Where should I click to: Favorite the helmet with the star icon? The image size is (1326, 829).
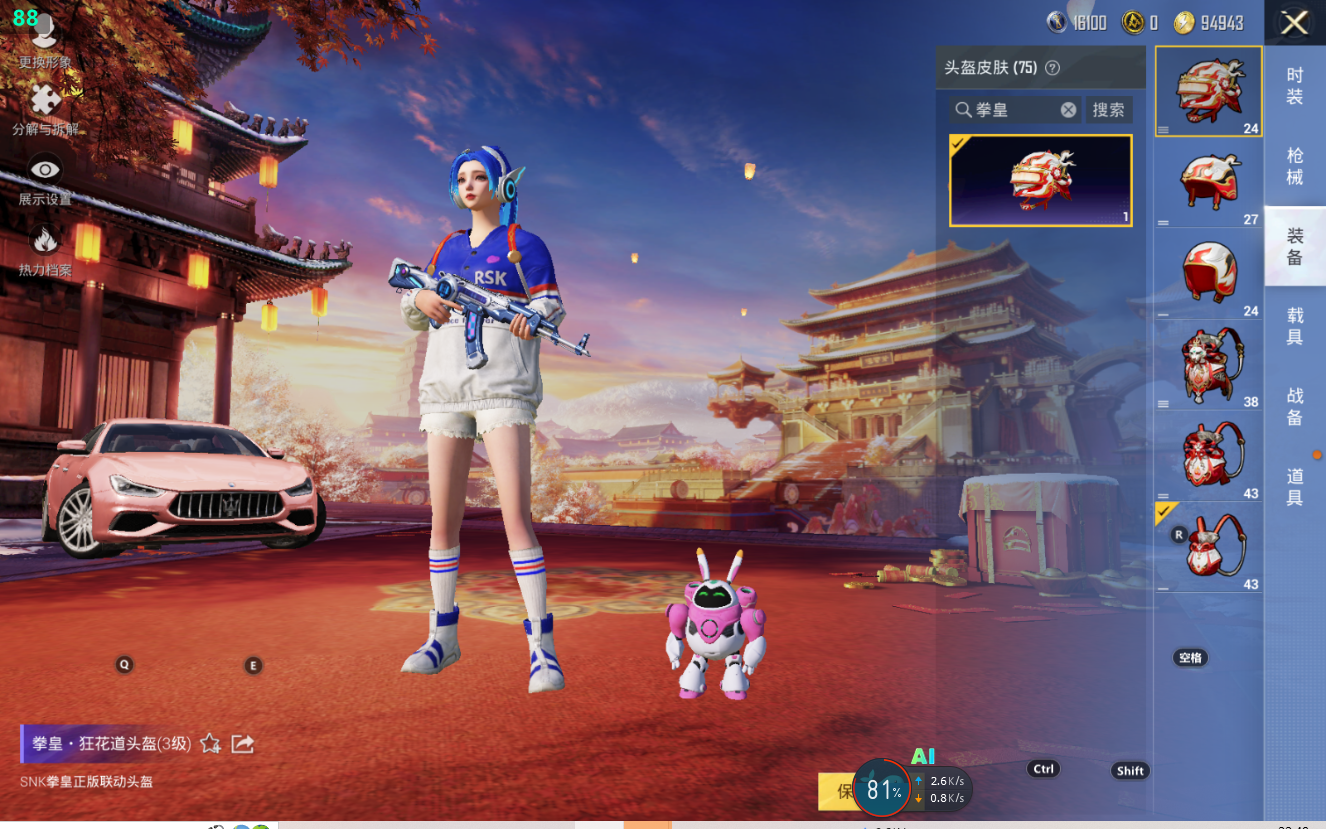(x=210, y=743)
